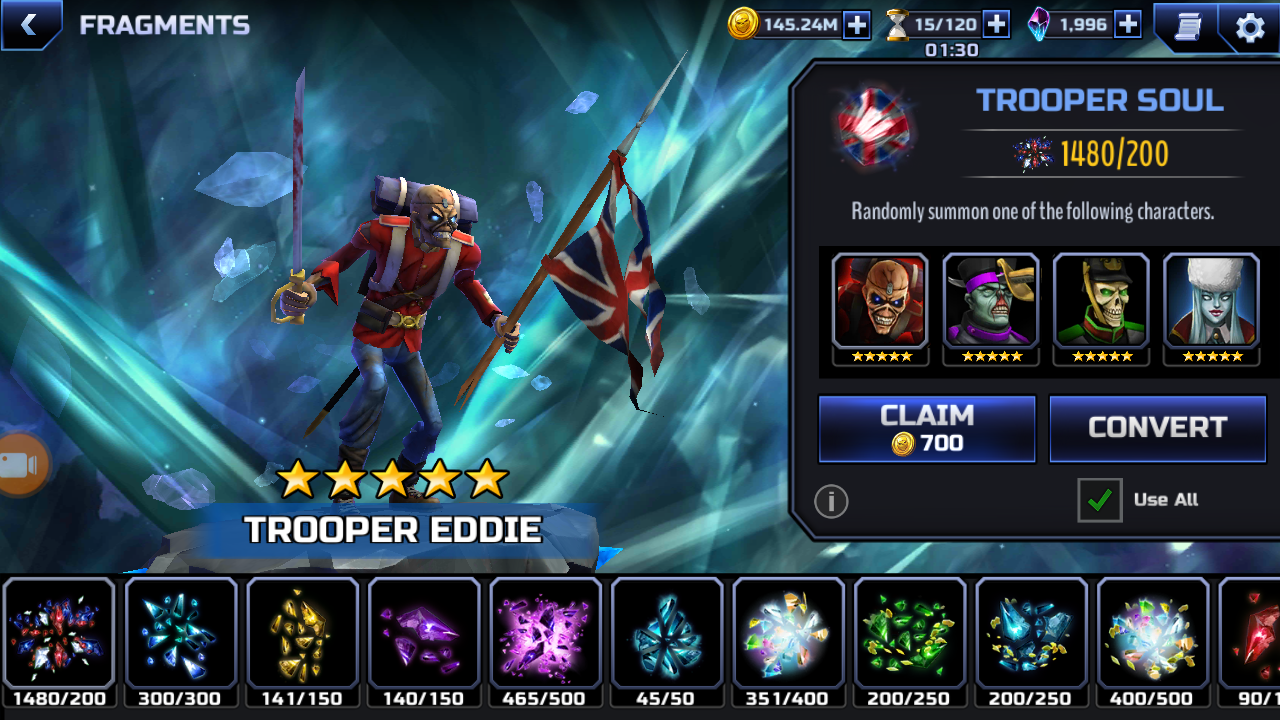This screenshot has width=1280, height=720.
Task: Claim the Trooper Soul for 700 gold
Action: click(x=927, y=428)
